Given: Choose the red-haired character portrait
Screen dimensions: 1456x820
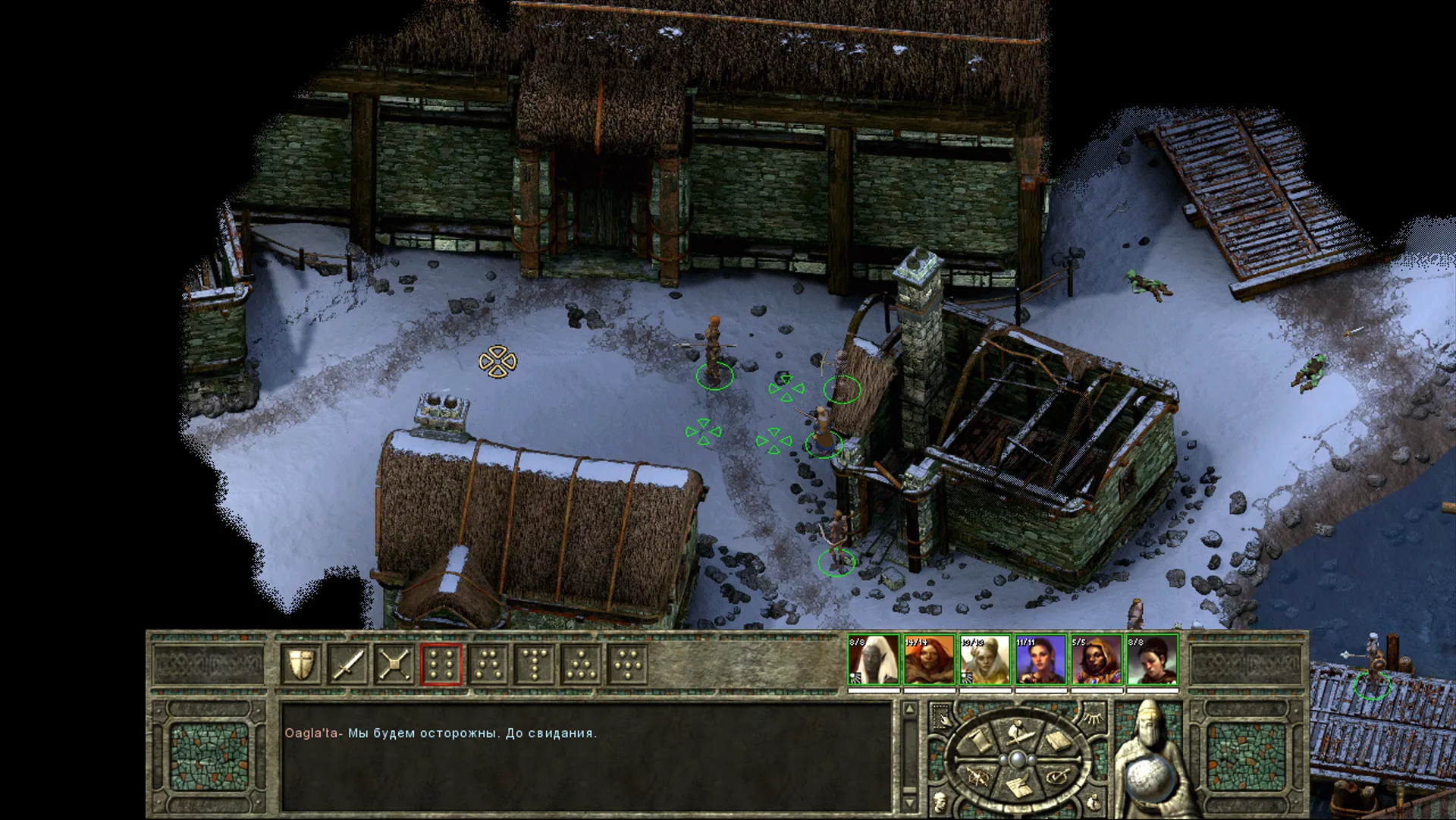Looking at the screenshot, I should tap(929, 661).
